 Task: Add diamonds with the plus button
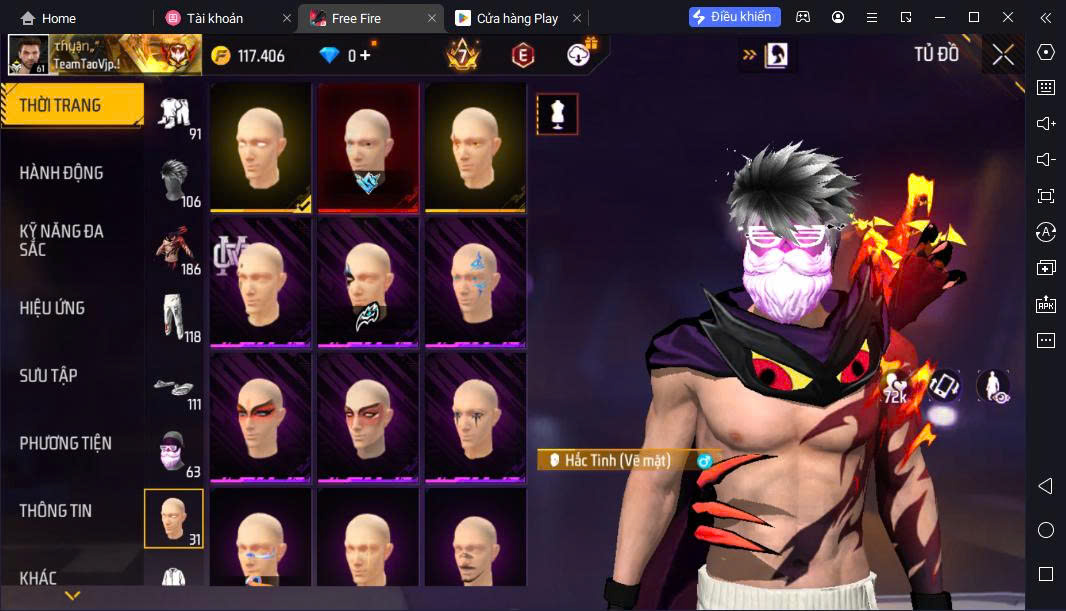365,56
